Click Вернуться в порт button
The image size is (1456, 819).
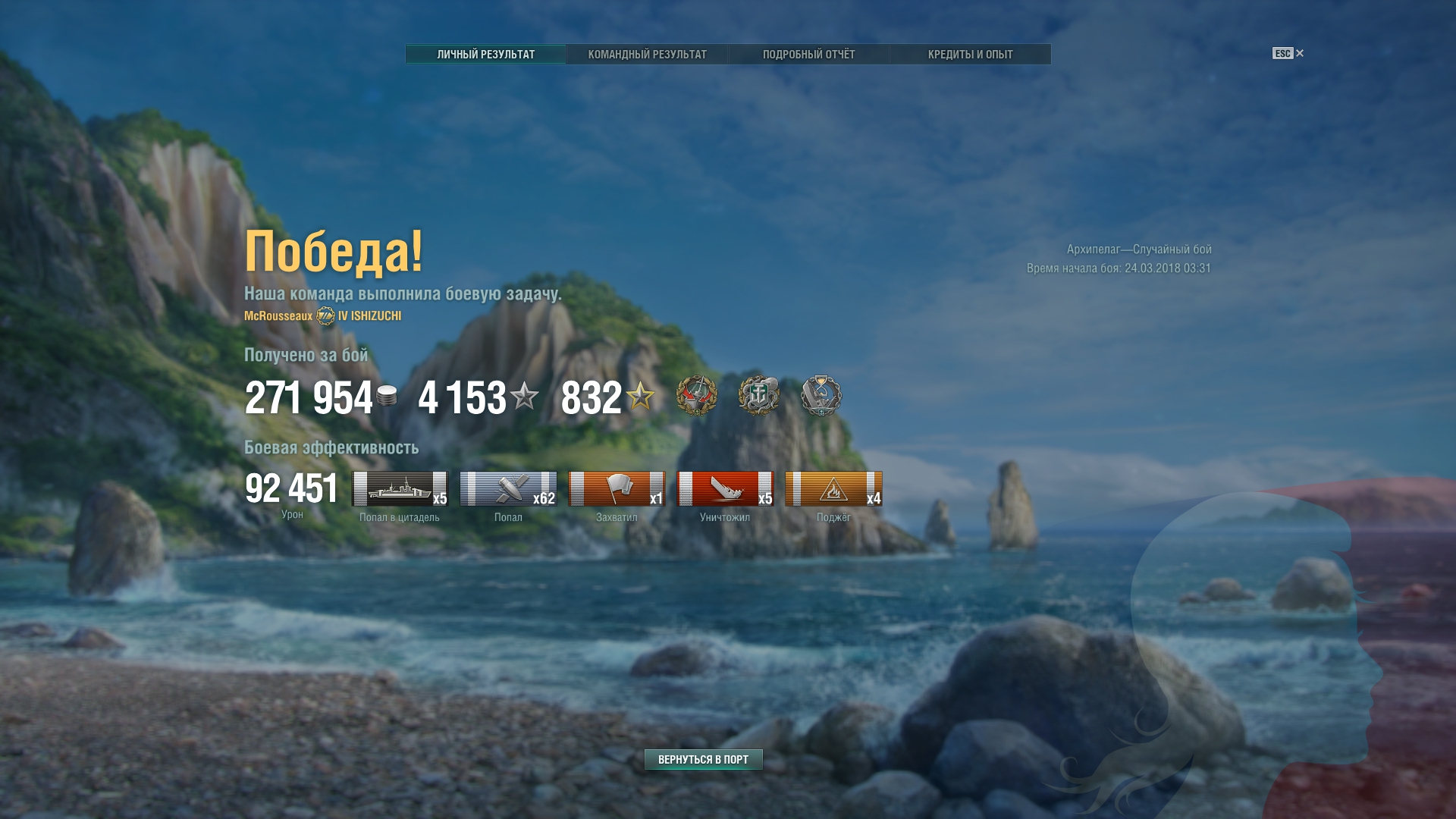click(x=703, y=759)
